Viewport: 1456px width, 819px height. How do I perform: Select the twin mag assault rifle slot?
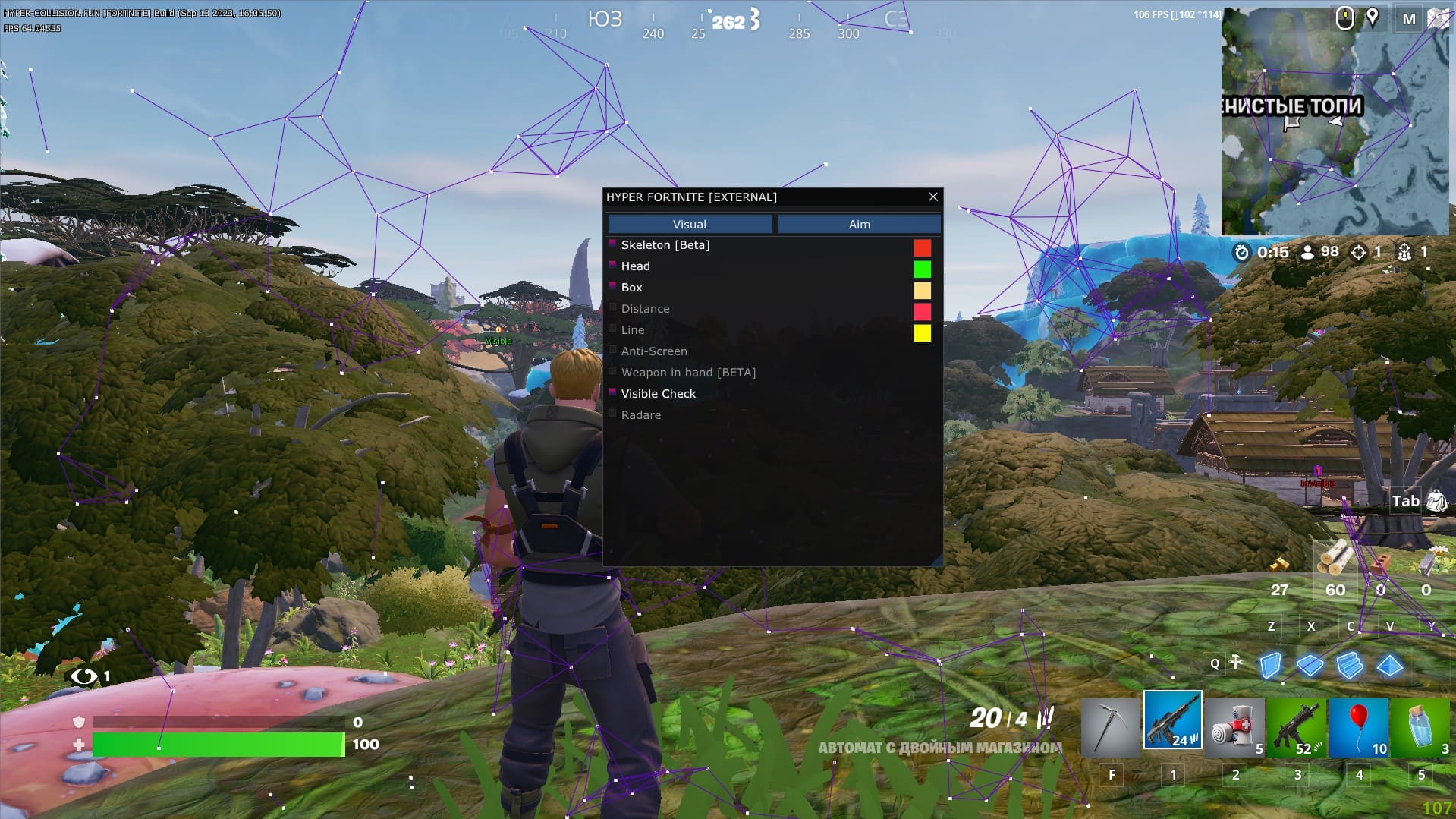(x=1172, y=721)
